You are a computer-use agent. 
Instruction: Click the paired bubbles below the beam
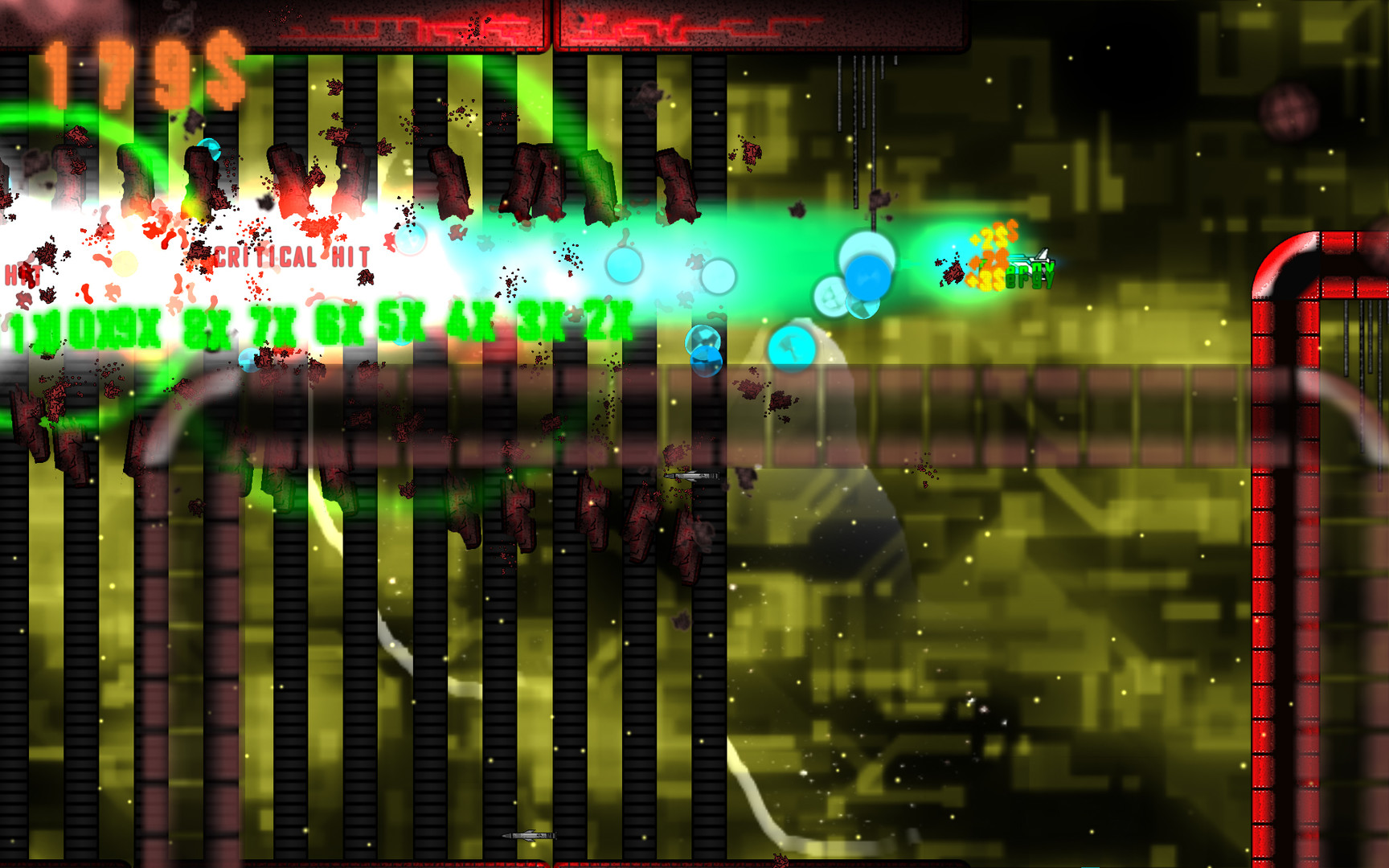point(705,354)
